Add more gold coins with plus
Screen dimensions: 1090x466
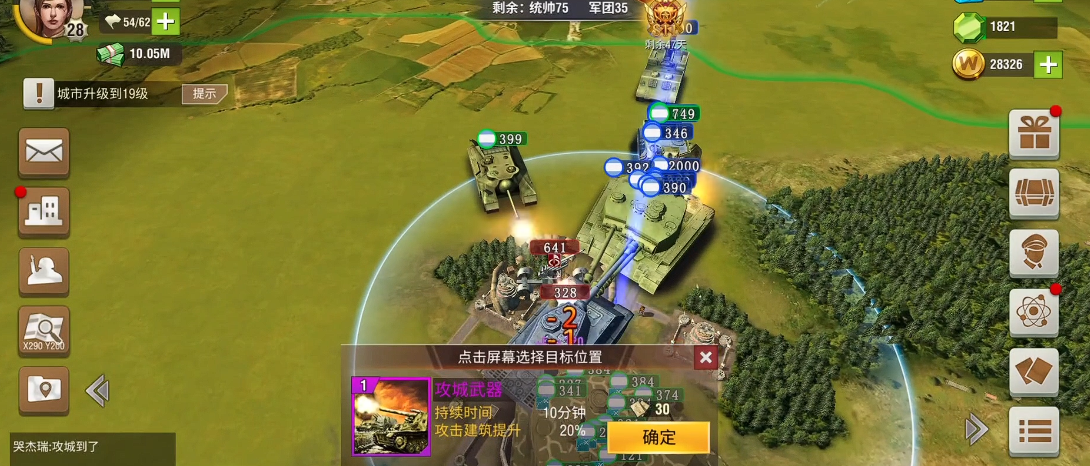(x=1047, y=65)
